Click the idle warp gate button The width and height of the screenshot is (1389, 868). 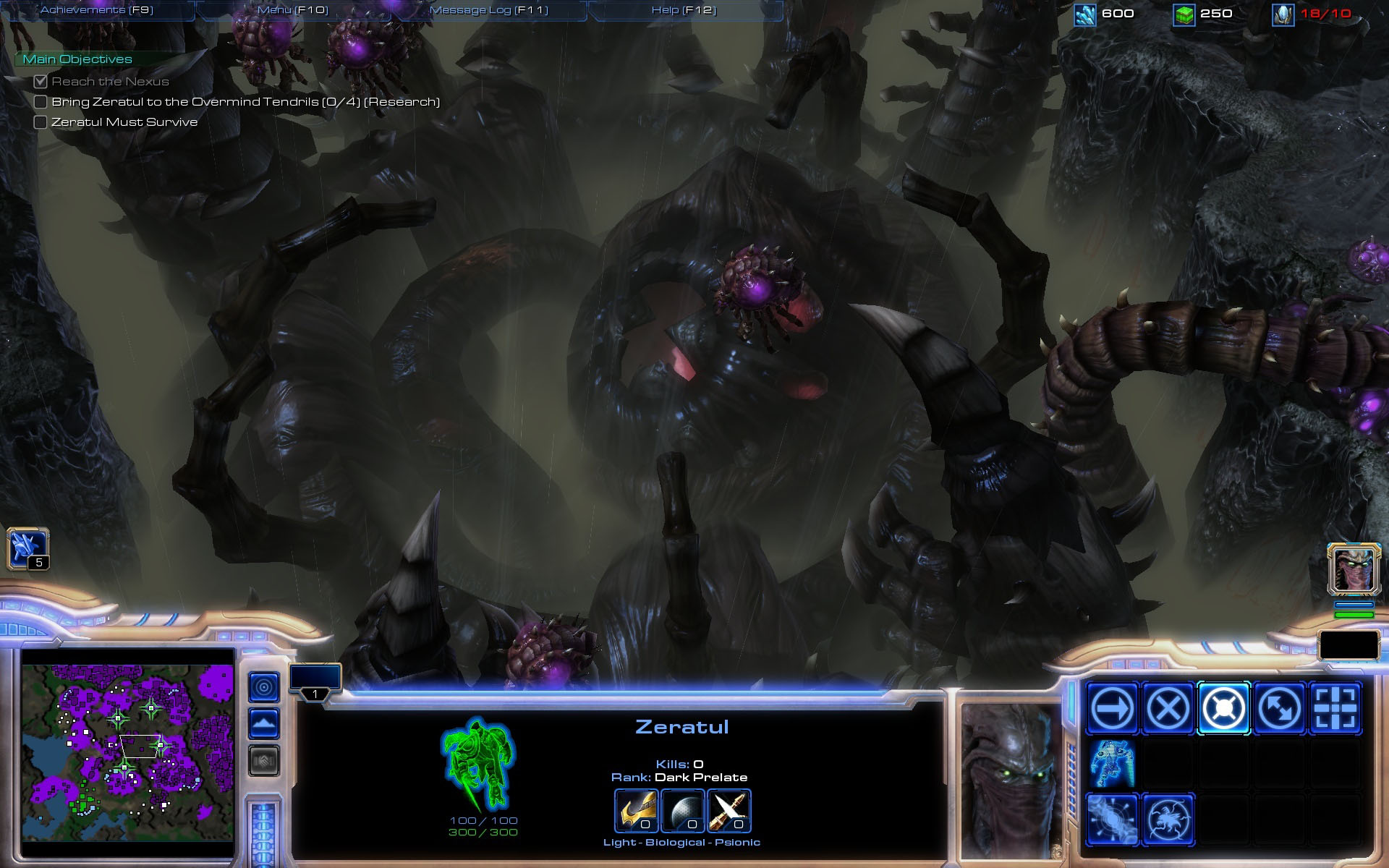28,549
